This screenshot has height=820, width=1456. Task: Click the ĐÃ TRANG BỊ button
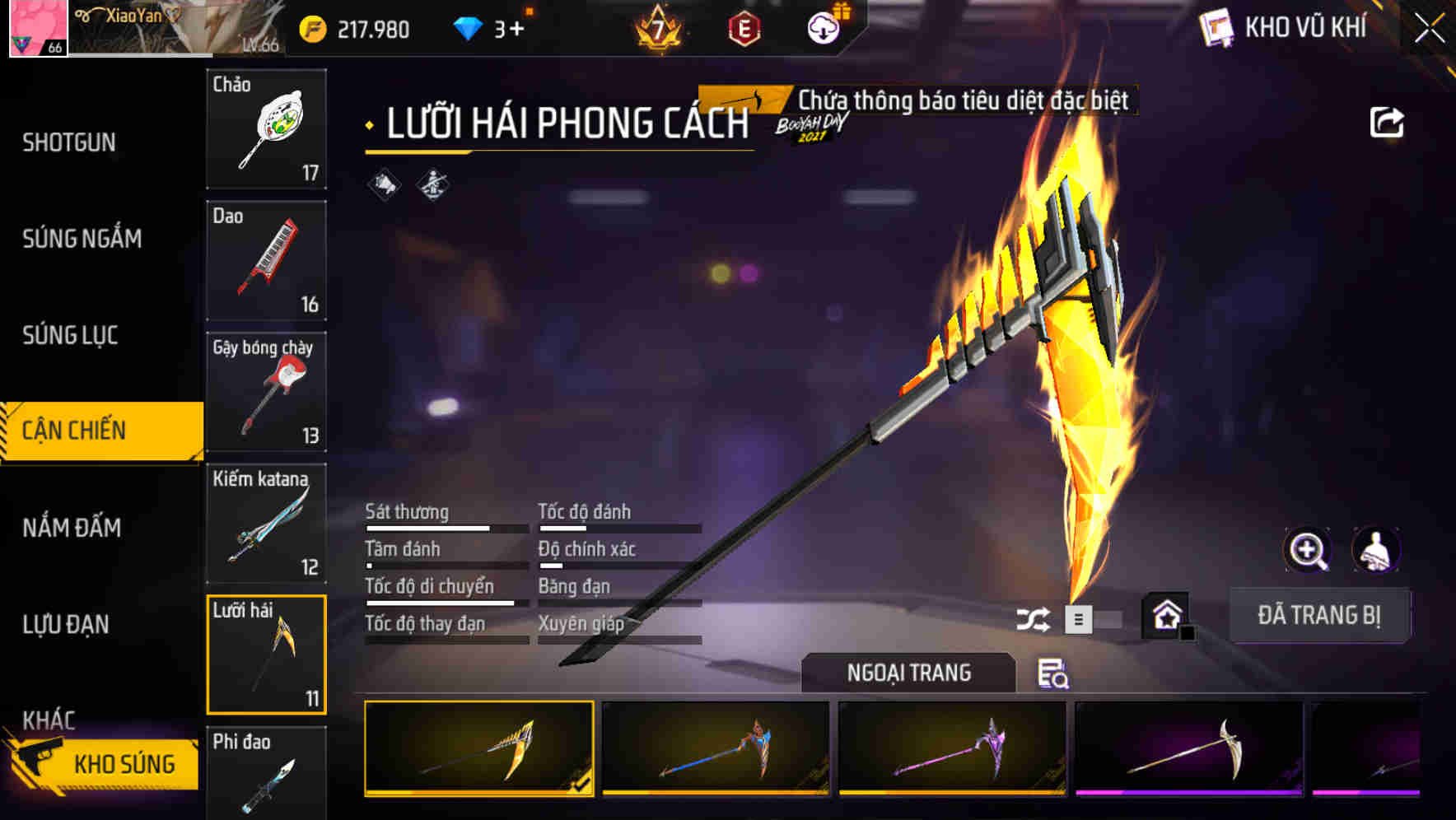(1319, 615)
